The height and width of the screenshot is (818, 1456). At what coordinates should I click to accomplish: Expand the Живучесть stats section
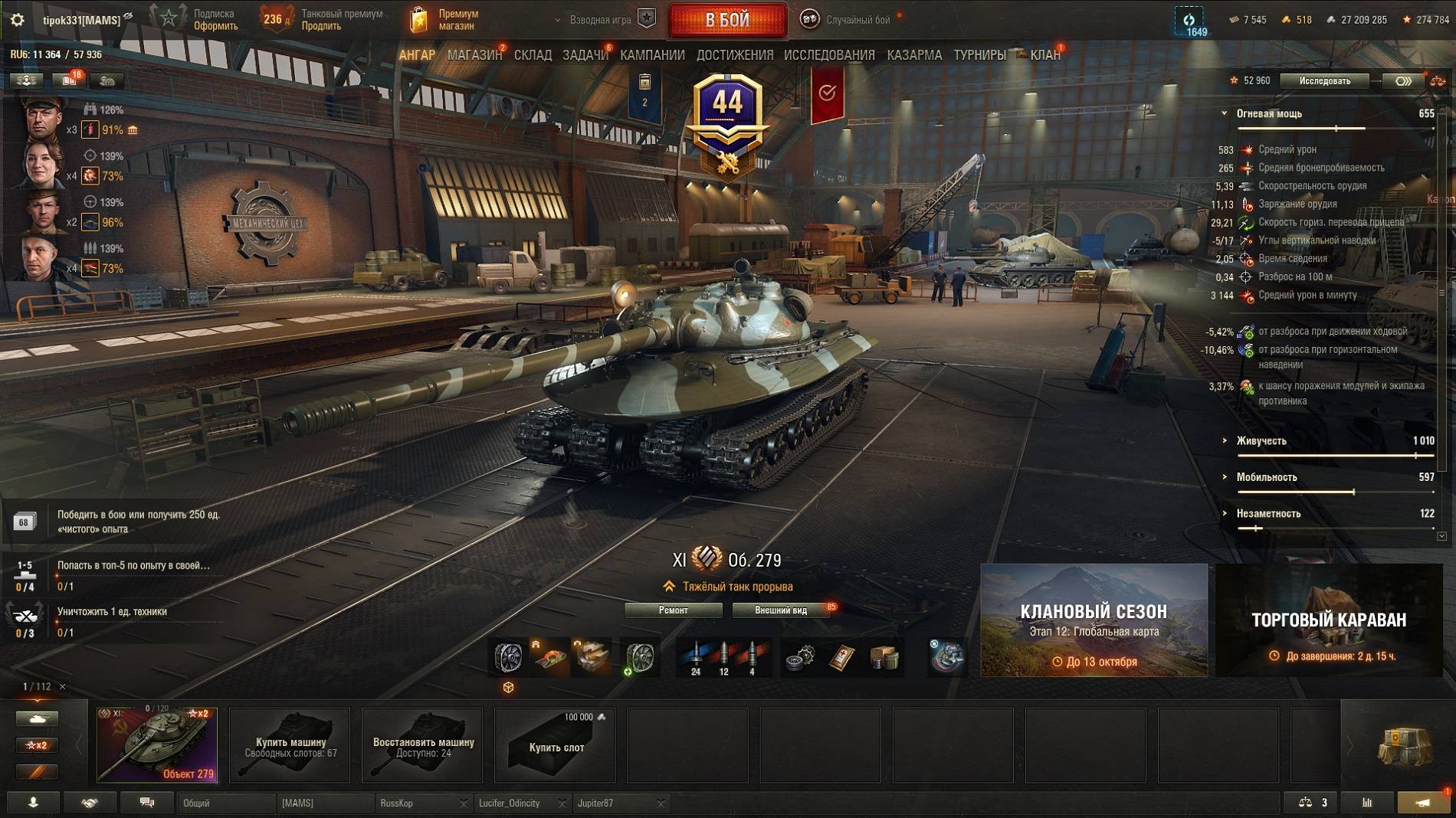[1261, 441]
